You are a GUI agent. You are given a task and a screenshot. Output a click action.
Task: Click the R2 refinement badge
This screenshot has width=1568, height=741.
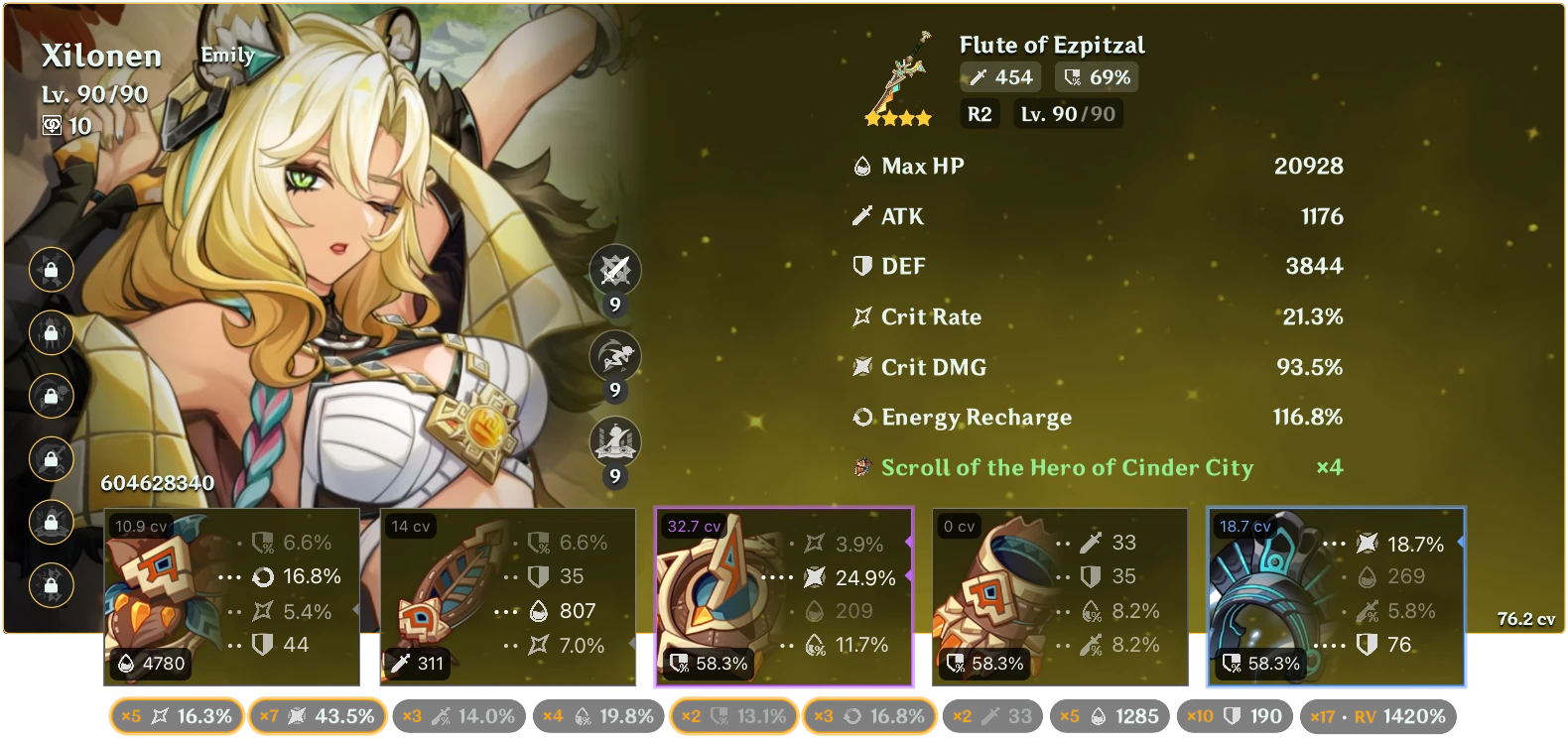pos(979,113)
